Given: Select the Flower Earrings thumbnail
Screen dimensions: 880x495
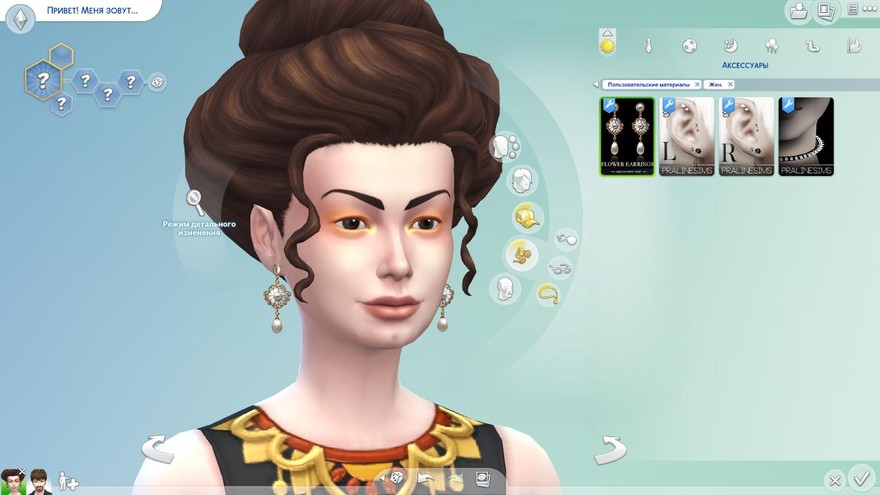Looking at the screenshot, I should pyautogui.click(x=626, y=137).
